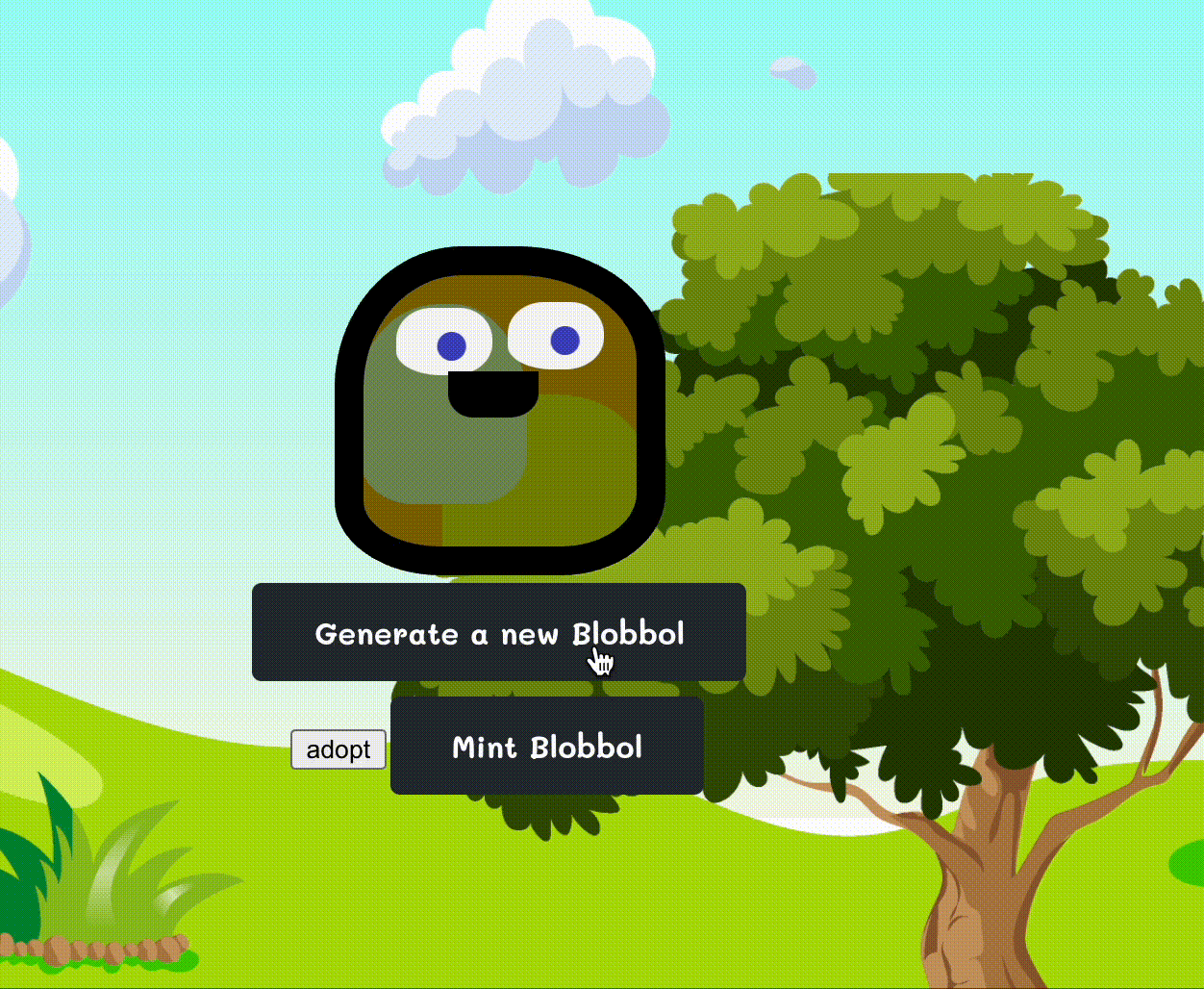The image size is (1204, 989).
Task: Select the Mint Blobbol button
Action: 546,747
